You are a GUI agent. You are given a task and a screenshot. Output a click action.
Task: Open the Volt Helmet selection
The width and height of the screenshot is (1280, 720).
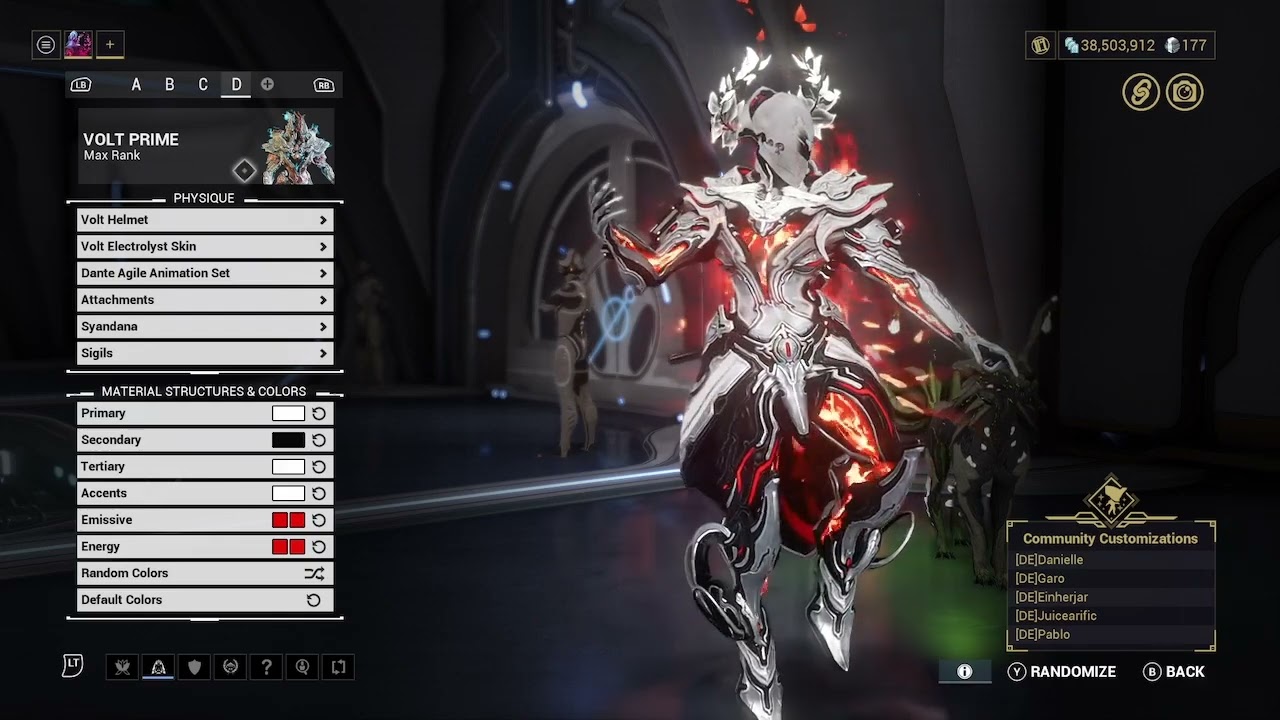tap(205, 220)
